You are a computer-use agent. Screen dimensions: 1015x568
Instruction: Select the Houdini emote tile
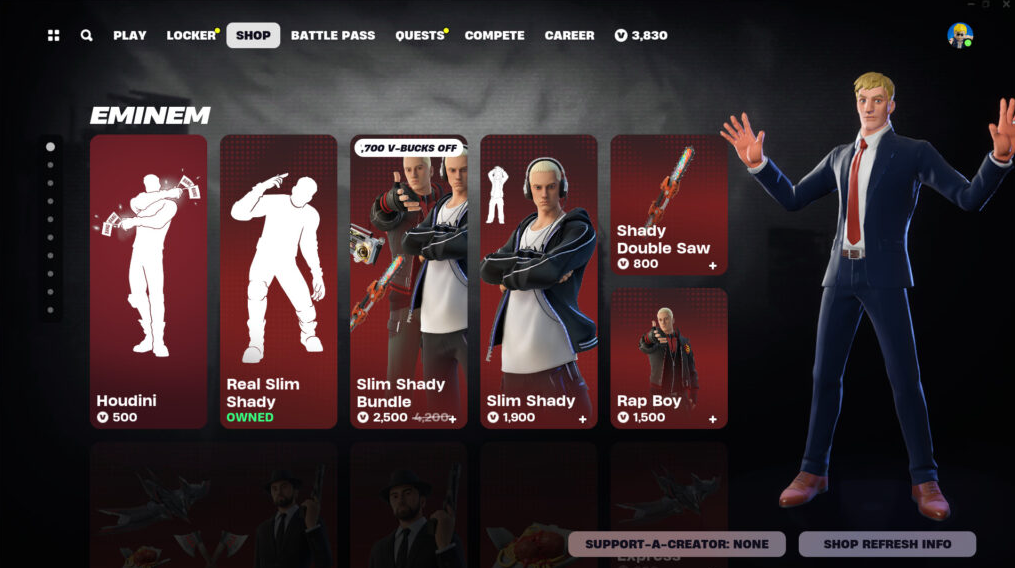click(x=149, y=281)
